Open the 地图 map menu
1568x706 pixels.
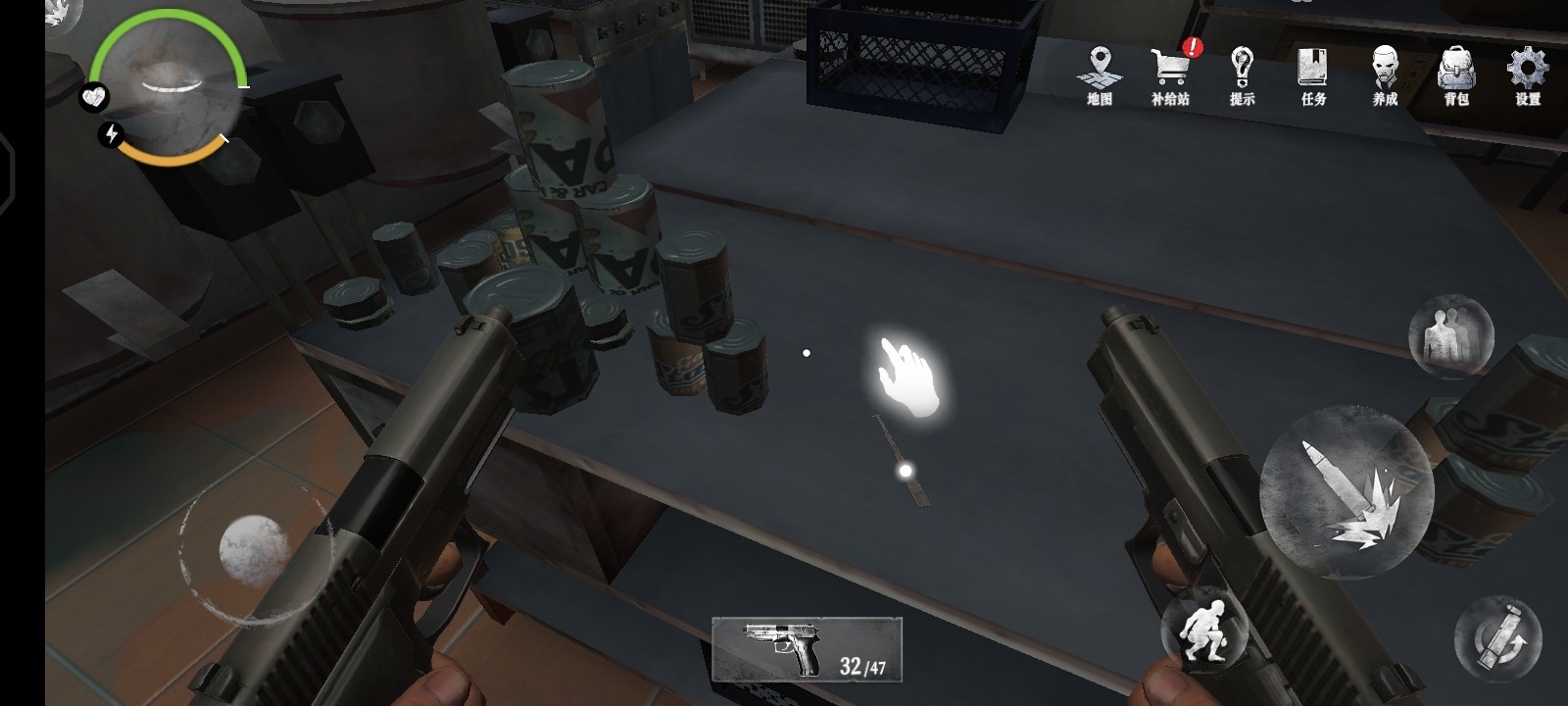click(x=1100, y=75)
